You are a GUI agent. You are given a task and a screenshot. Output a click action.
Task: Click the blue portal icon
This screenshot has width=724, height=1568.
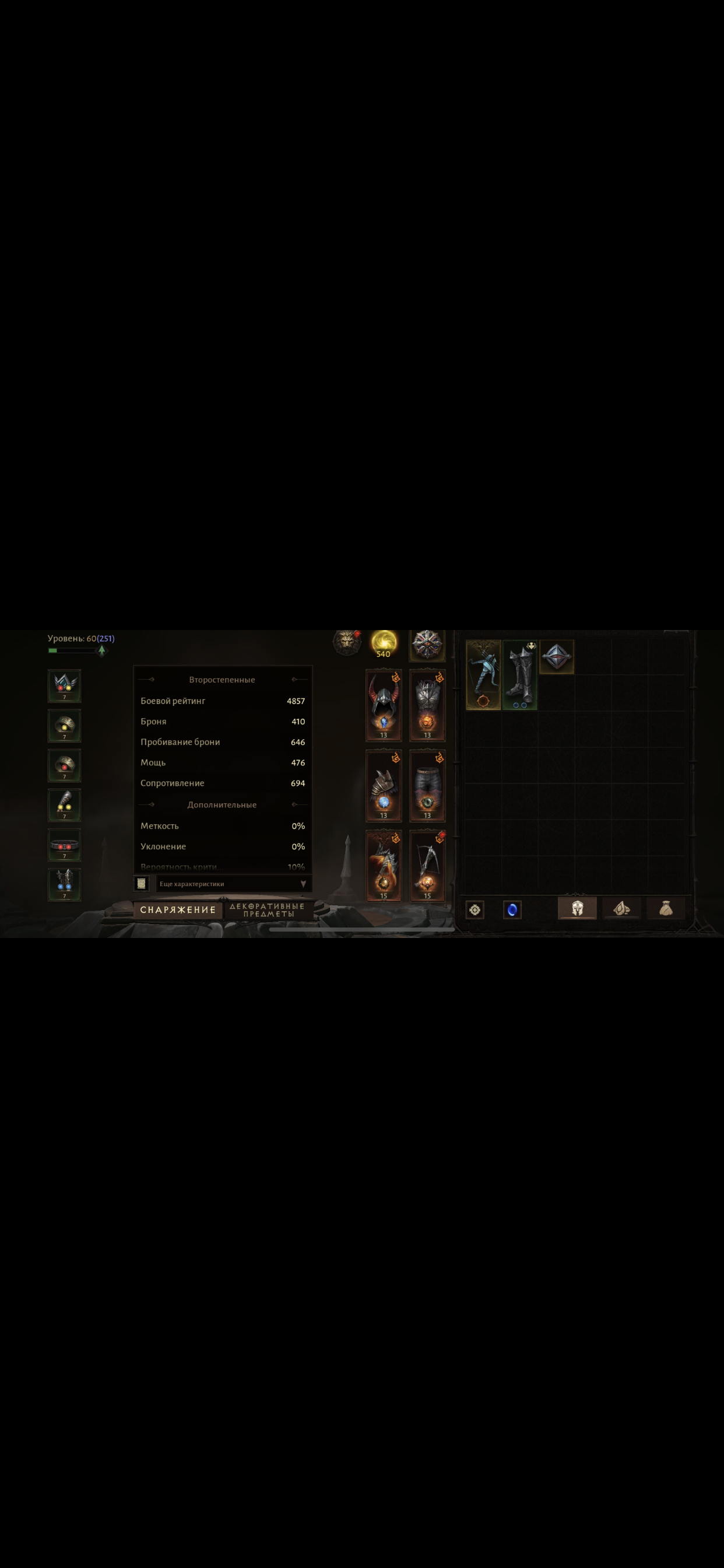pyautogui.click(x=512, y=909)
